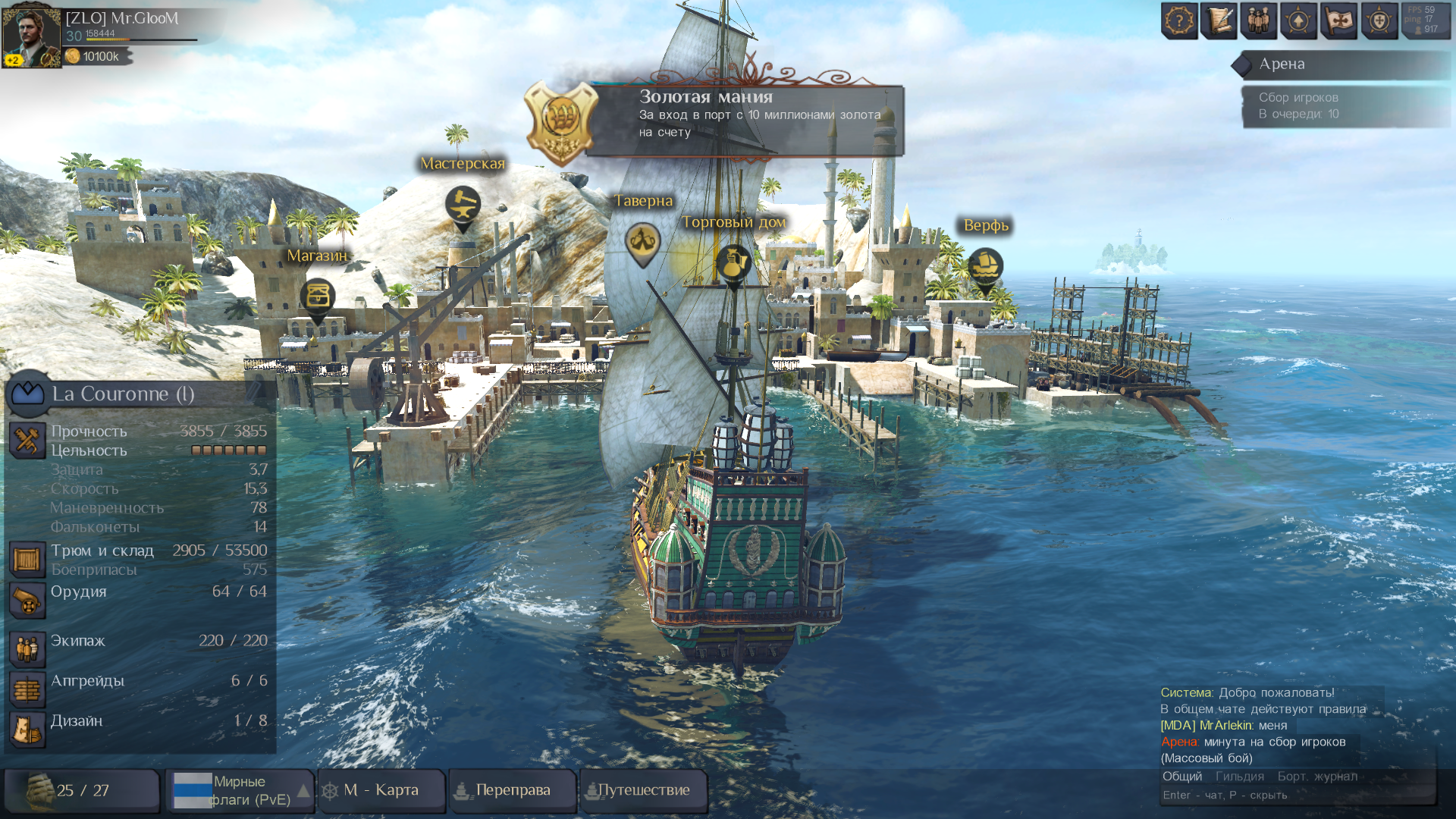This screenshot has width=1456, height=819.
Task: Open the cross flag icon
Action: 1338,20
